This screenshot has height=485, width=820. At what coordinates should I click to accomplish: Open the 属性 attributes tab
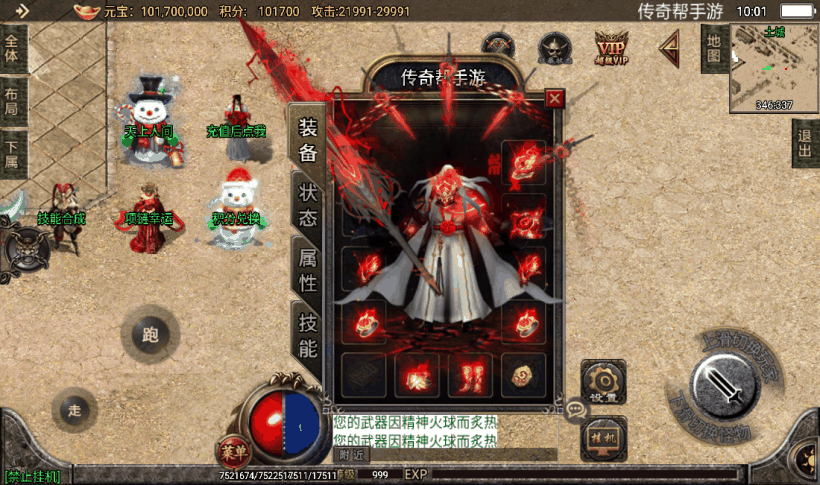307,270
